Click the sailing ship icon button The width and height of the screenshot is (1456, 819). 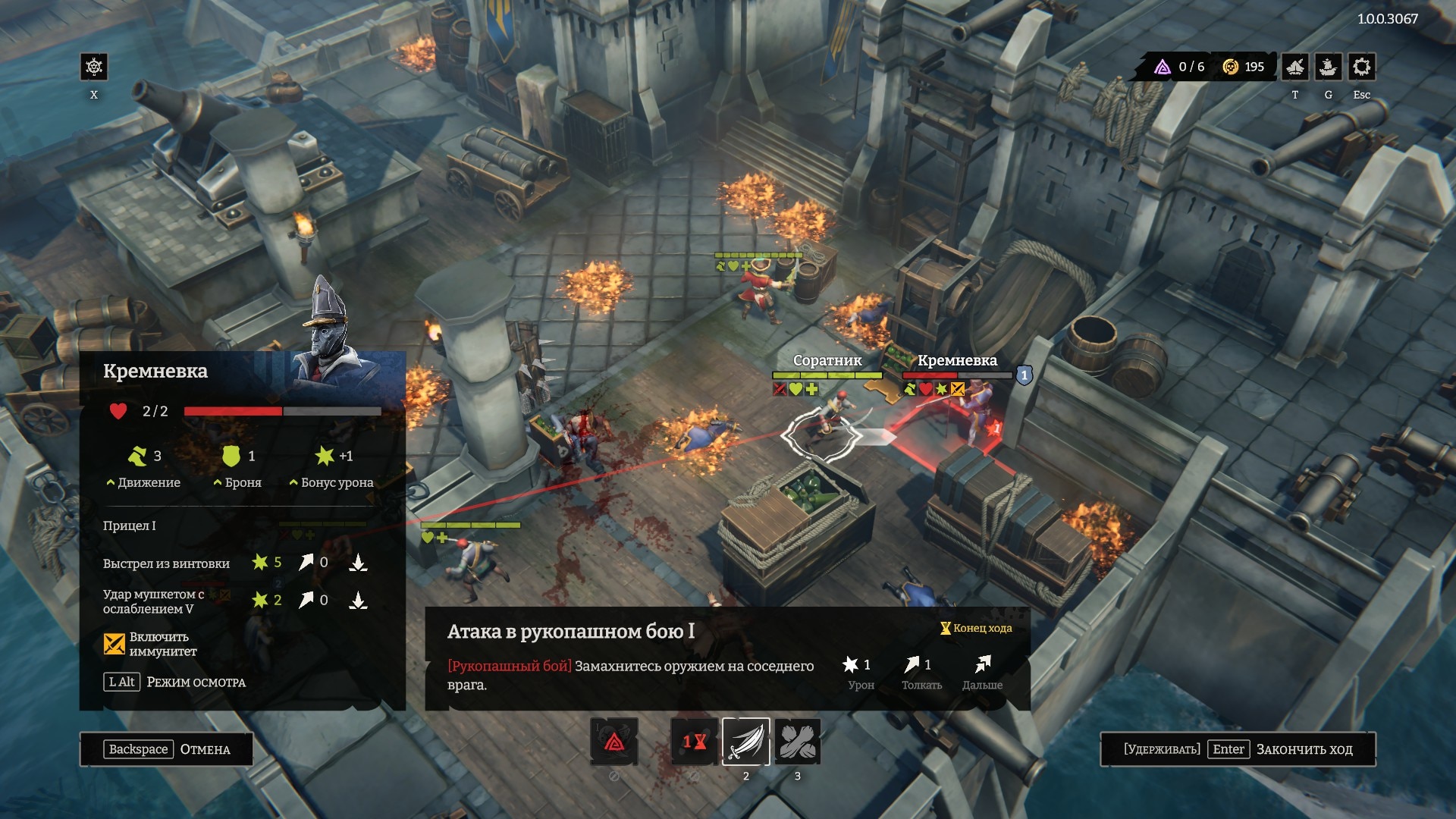point(1295,67)
